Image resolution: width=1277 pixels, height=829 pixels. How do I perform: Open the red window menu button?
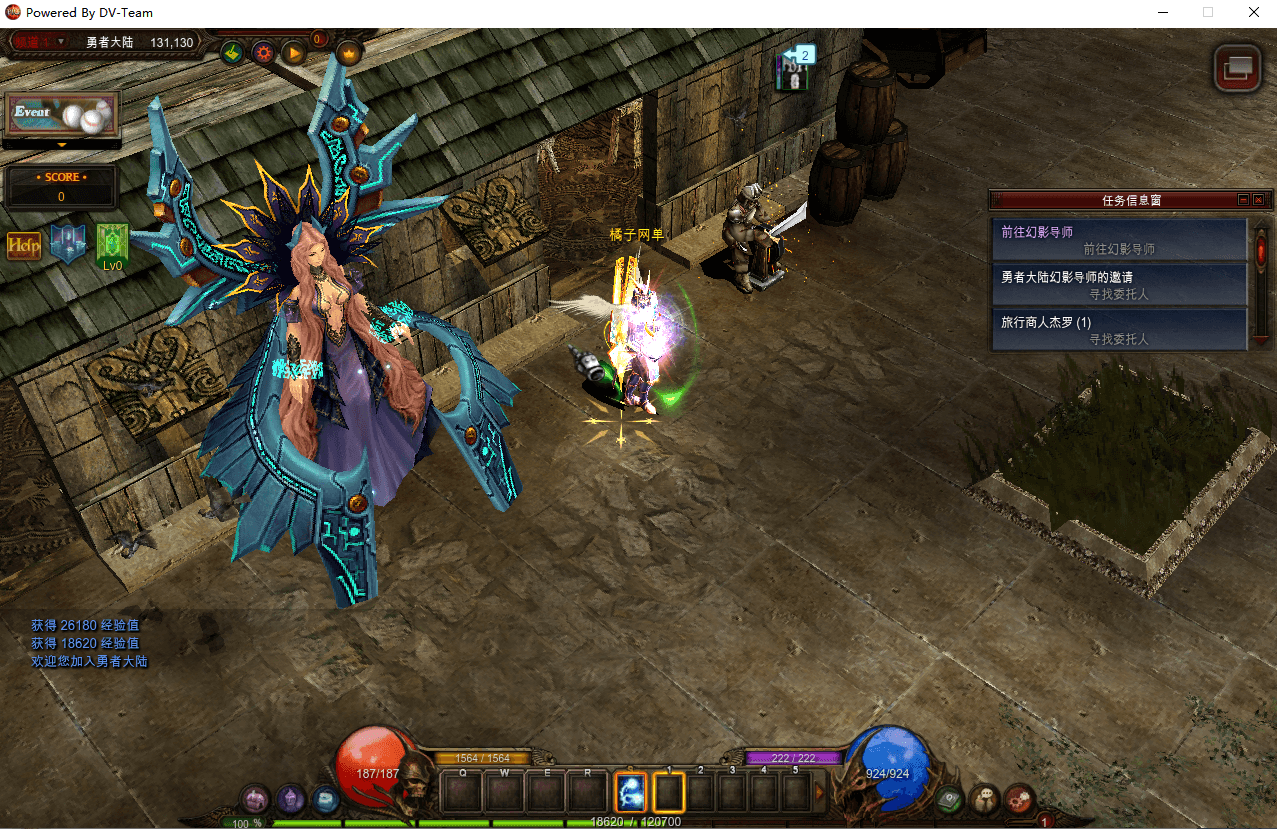coord(1237,68)
